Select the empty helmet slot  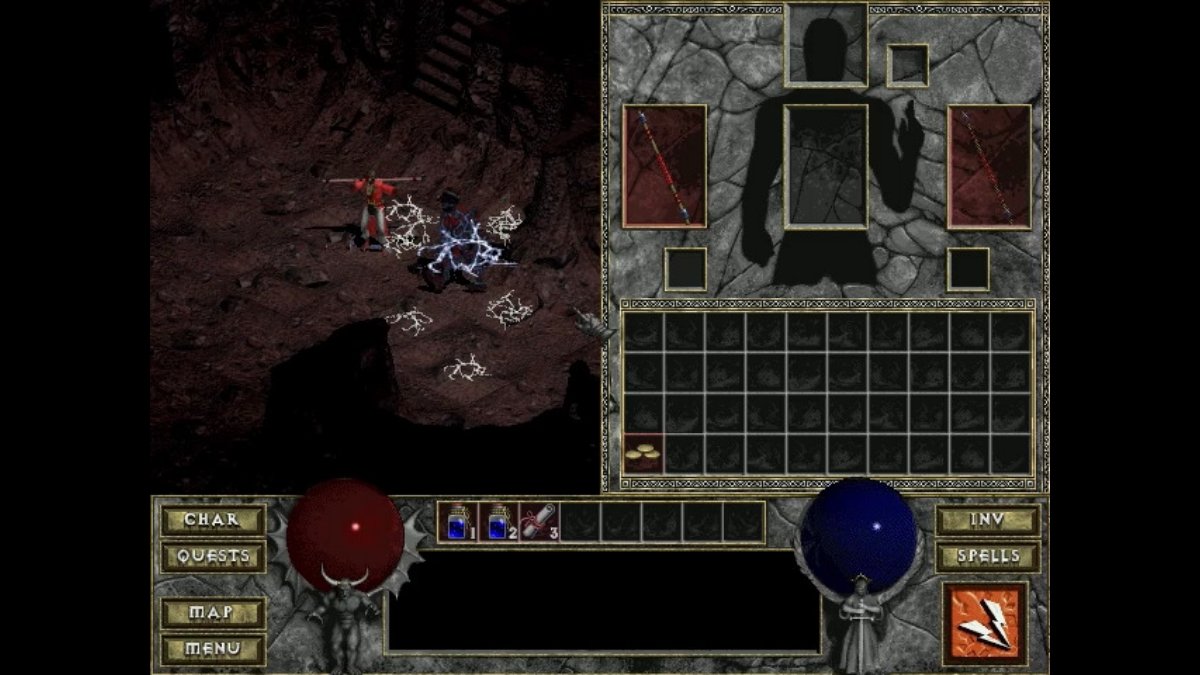pos(826,45)
